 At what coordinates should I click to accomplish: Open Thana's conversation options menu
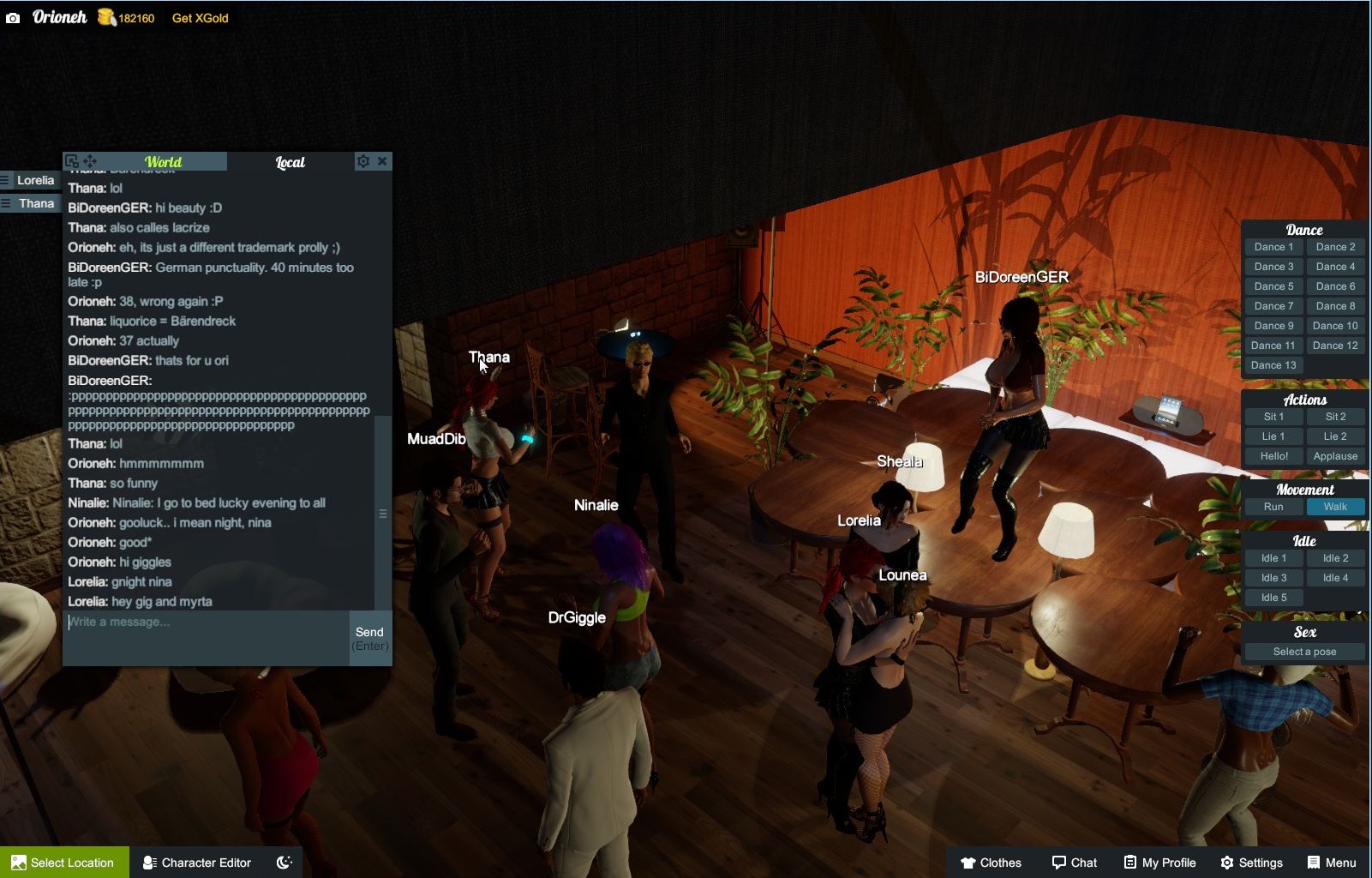click(x=7, y=202)
